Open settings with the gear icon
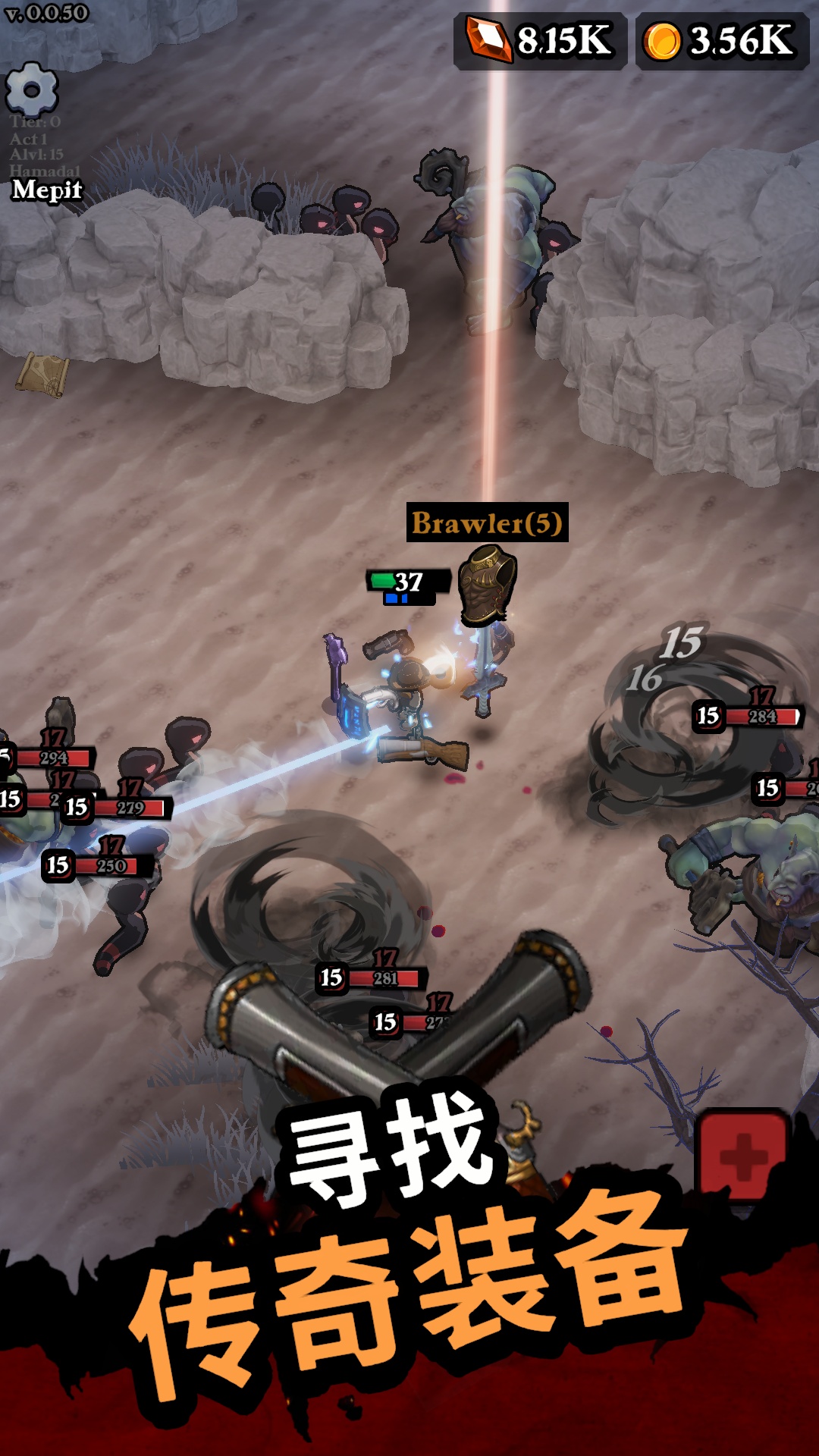This screenshot has width=819, height=1456. tap(32, 90)
